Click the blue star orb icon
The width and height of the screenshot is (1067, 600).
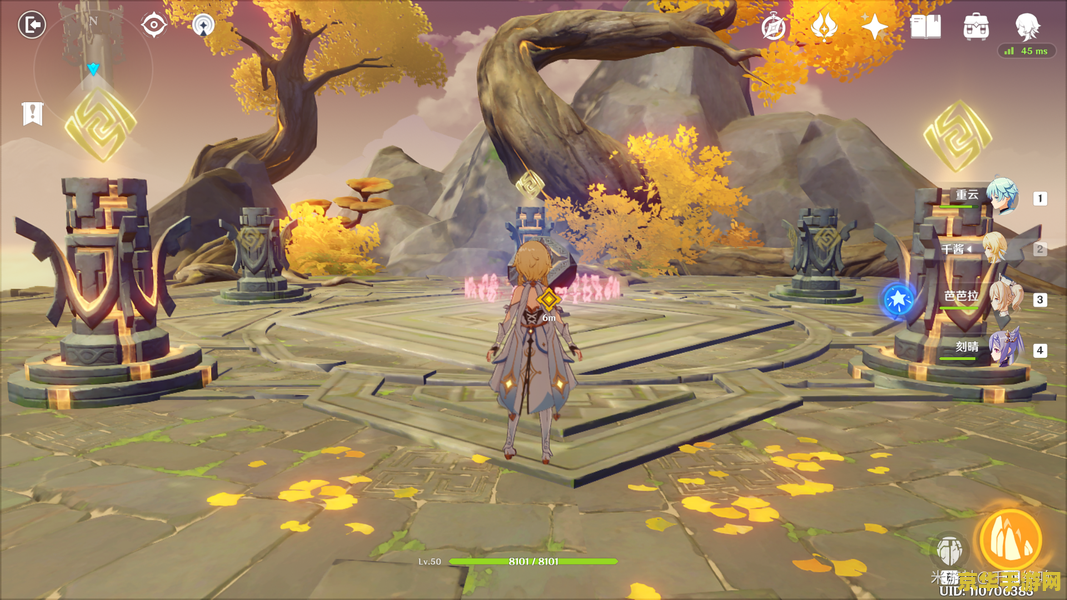pyautogui.click(x=898, y=298)
